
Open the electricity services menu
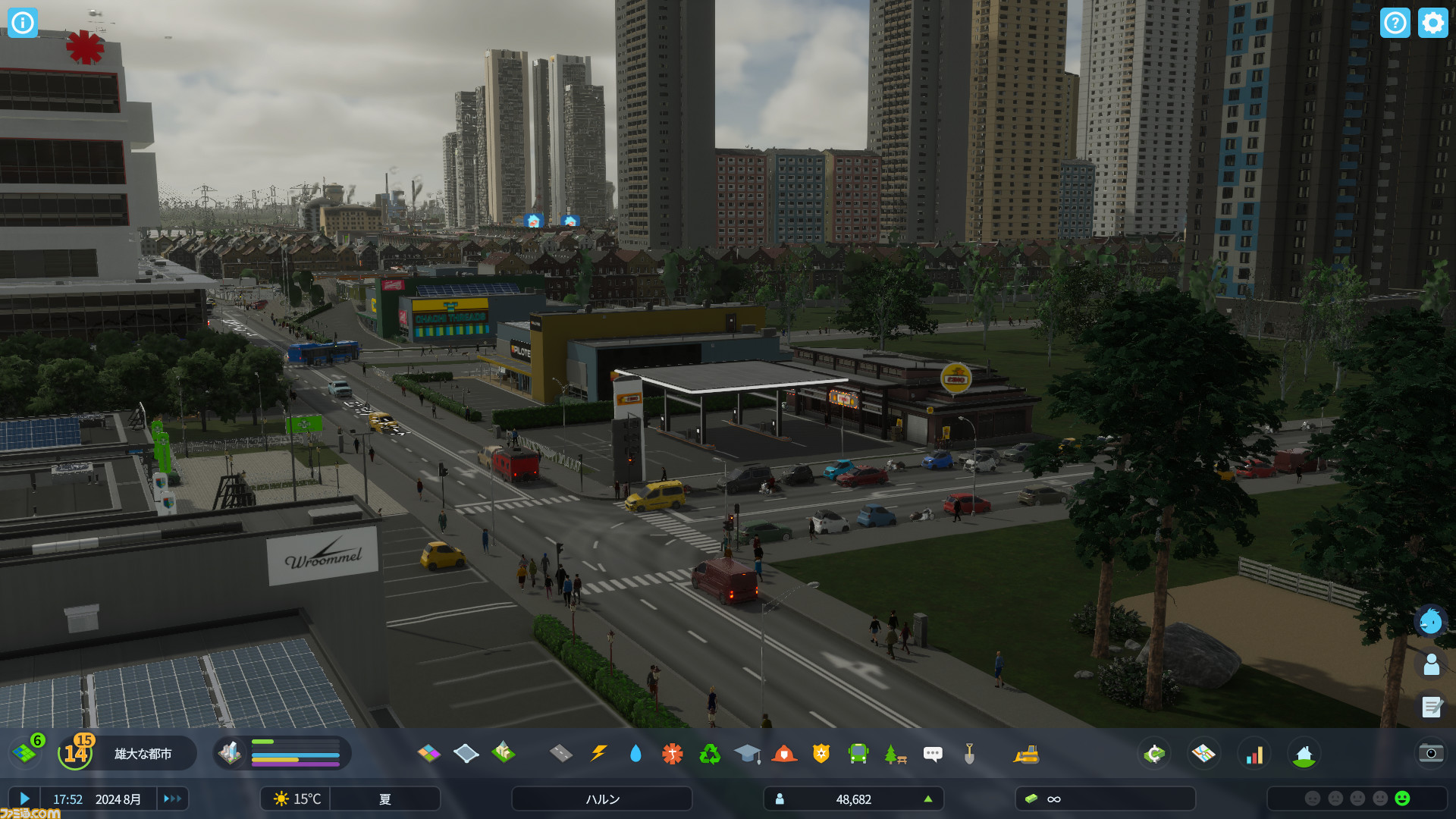(x=598, y=753)
